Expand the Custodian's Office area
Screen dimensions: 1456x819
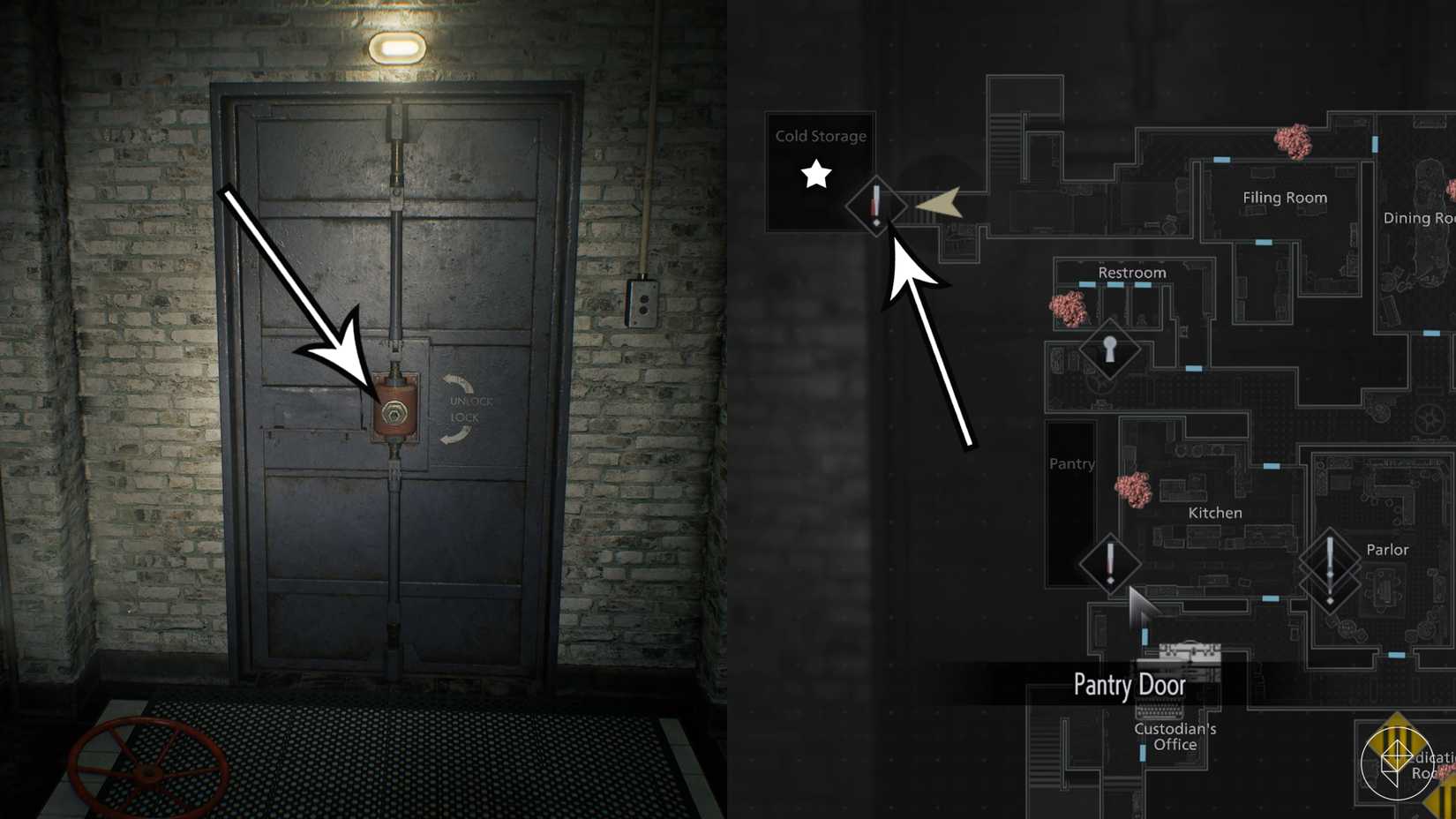tap(1175, 737)
